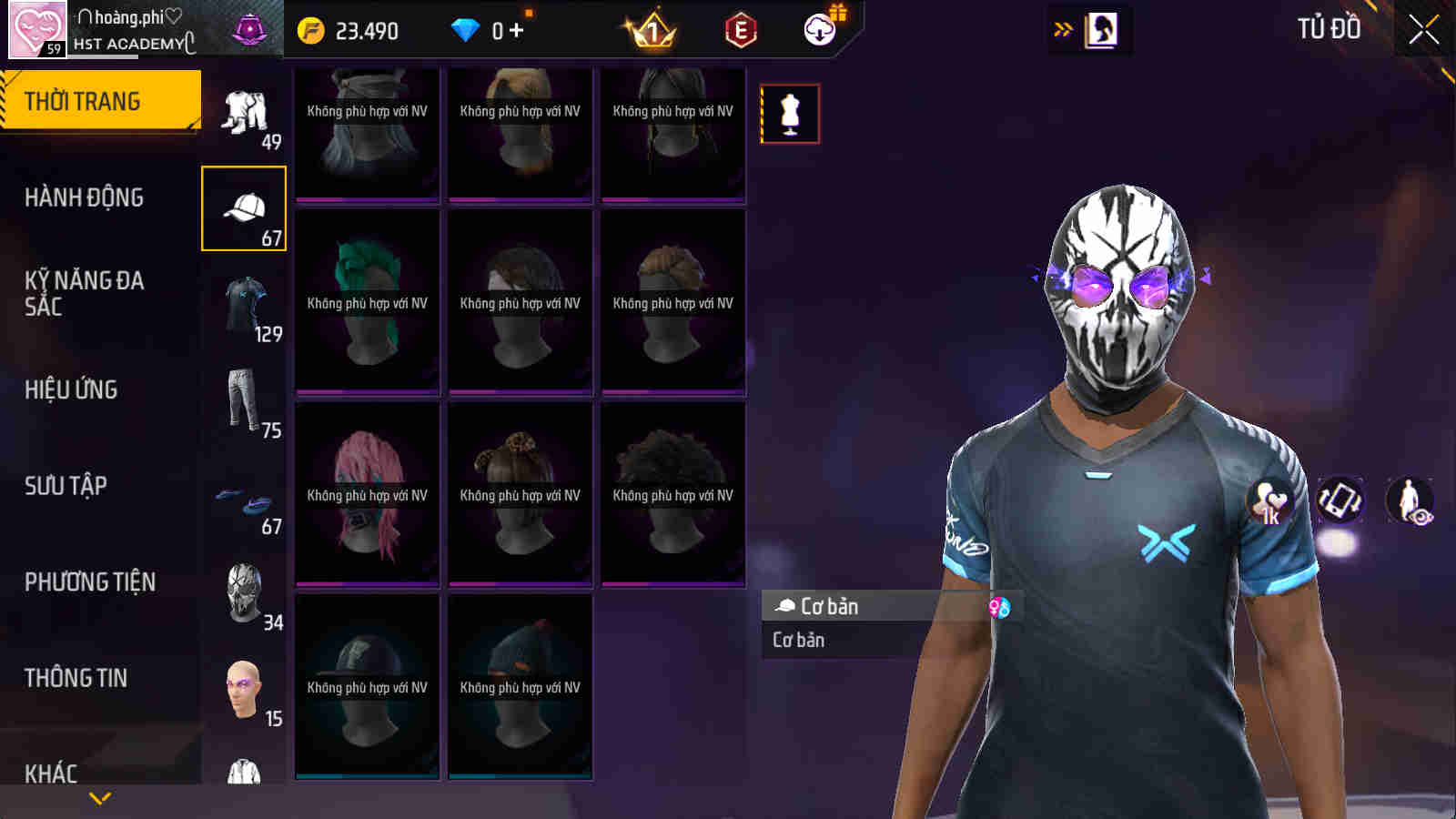This screenshot has width=1456, height=819.
Task: Click the double-arrow expander near the top right
Action: (x=1061, y=28)
